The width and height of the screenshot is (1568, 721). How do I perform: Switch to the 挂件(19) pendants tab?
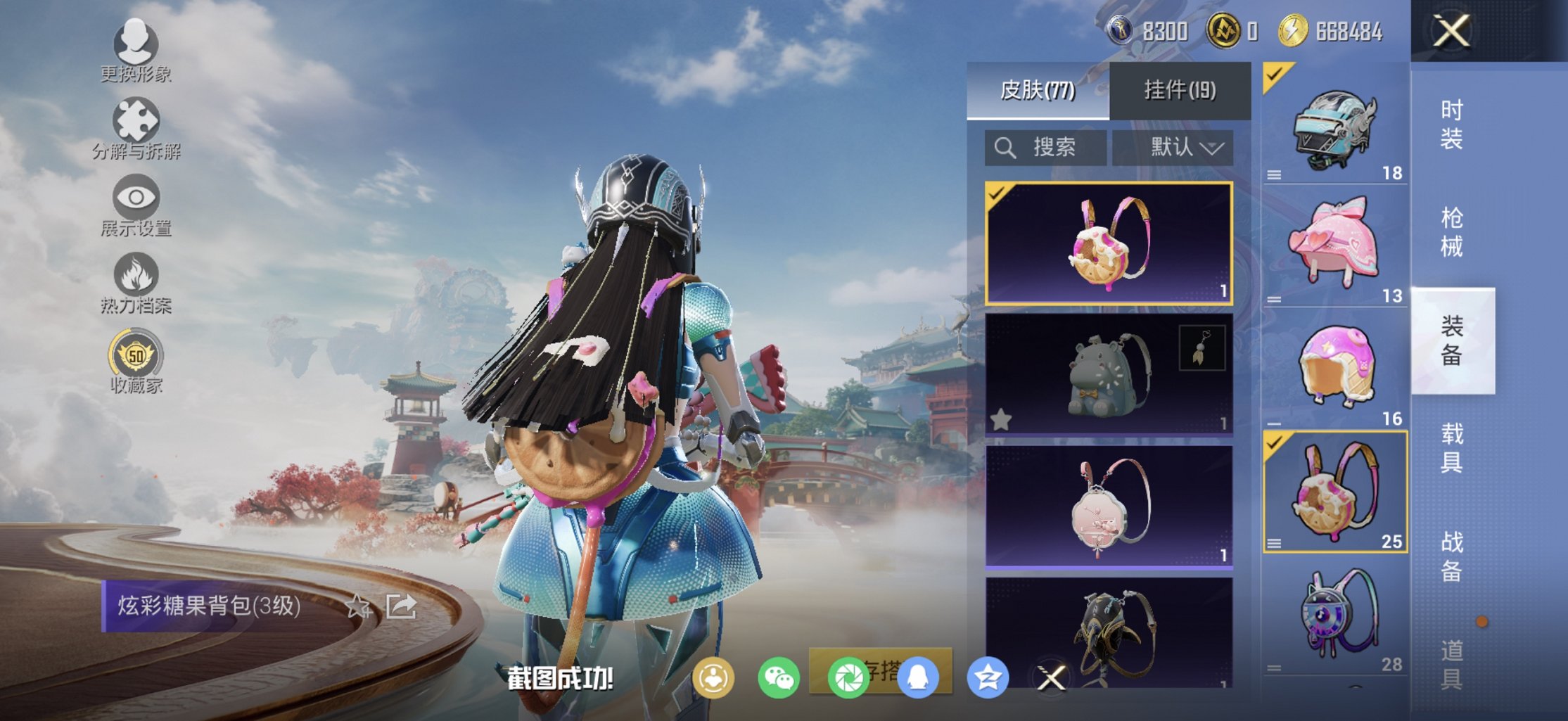1180,90
